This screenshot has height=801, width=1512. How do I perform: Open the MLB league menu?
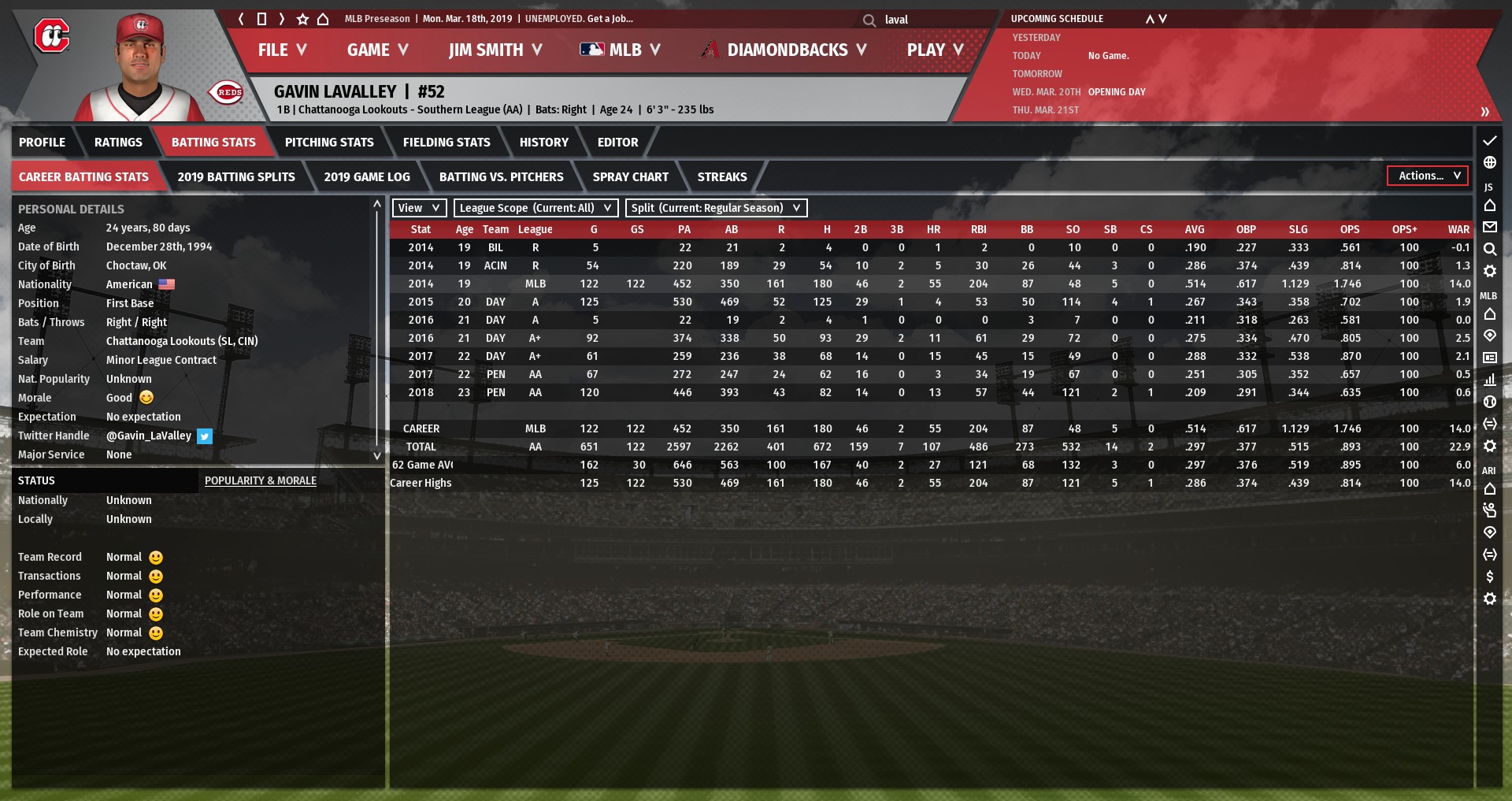click(620, 50)
